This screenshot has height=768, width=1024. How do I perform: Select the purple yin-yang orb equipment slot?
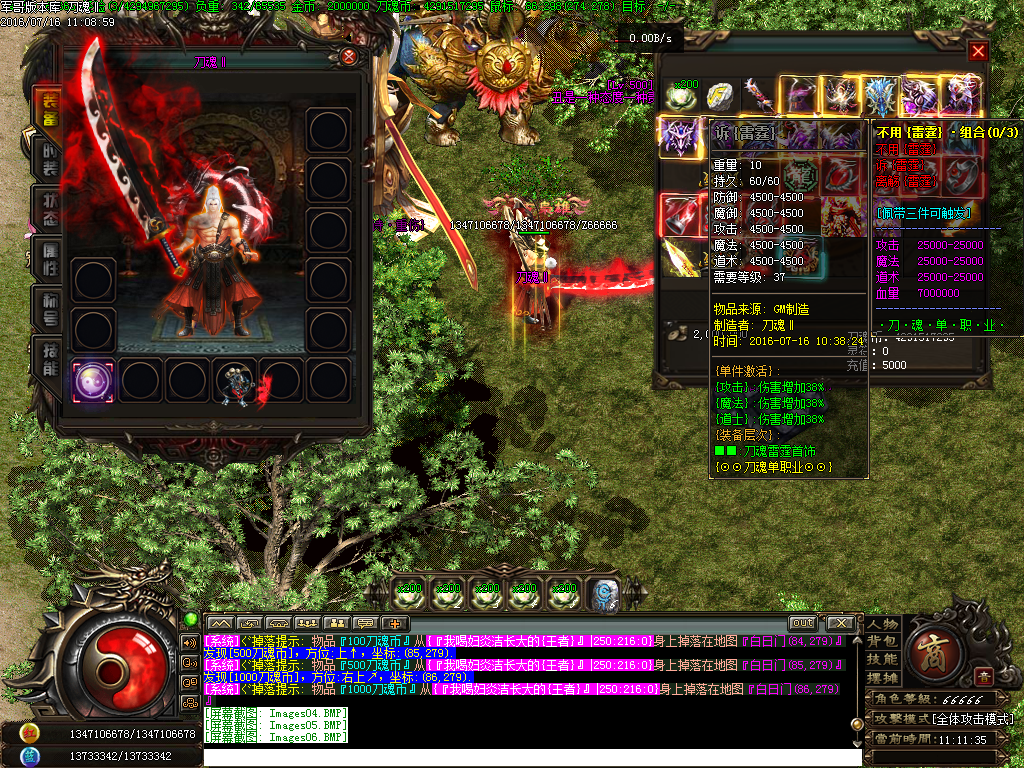(93, 381)
